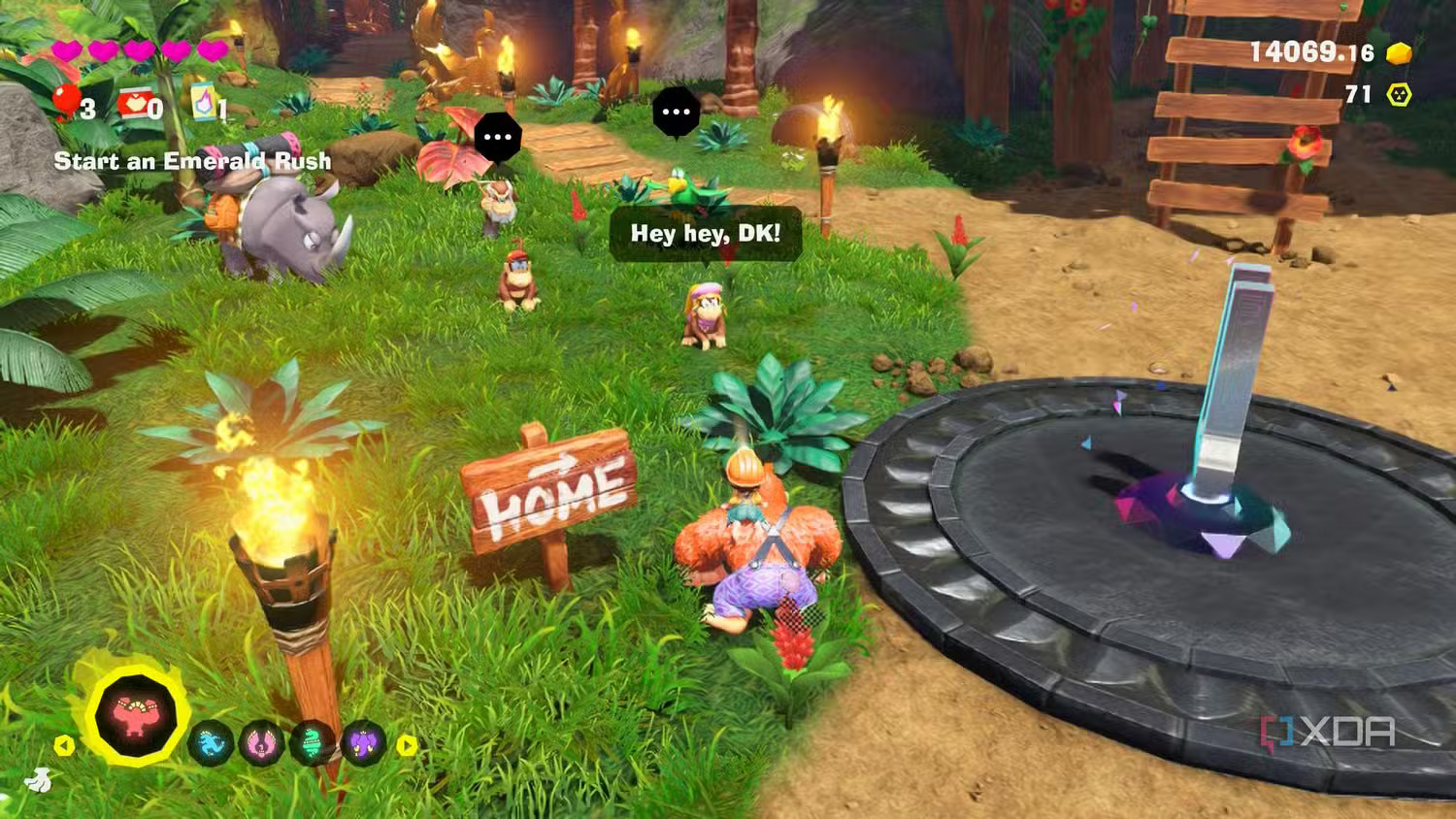The image size is (1456, 819).
Task: Click the yellow right arrow beside the Bananza icons
Action: coord(408,745)
